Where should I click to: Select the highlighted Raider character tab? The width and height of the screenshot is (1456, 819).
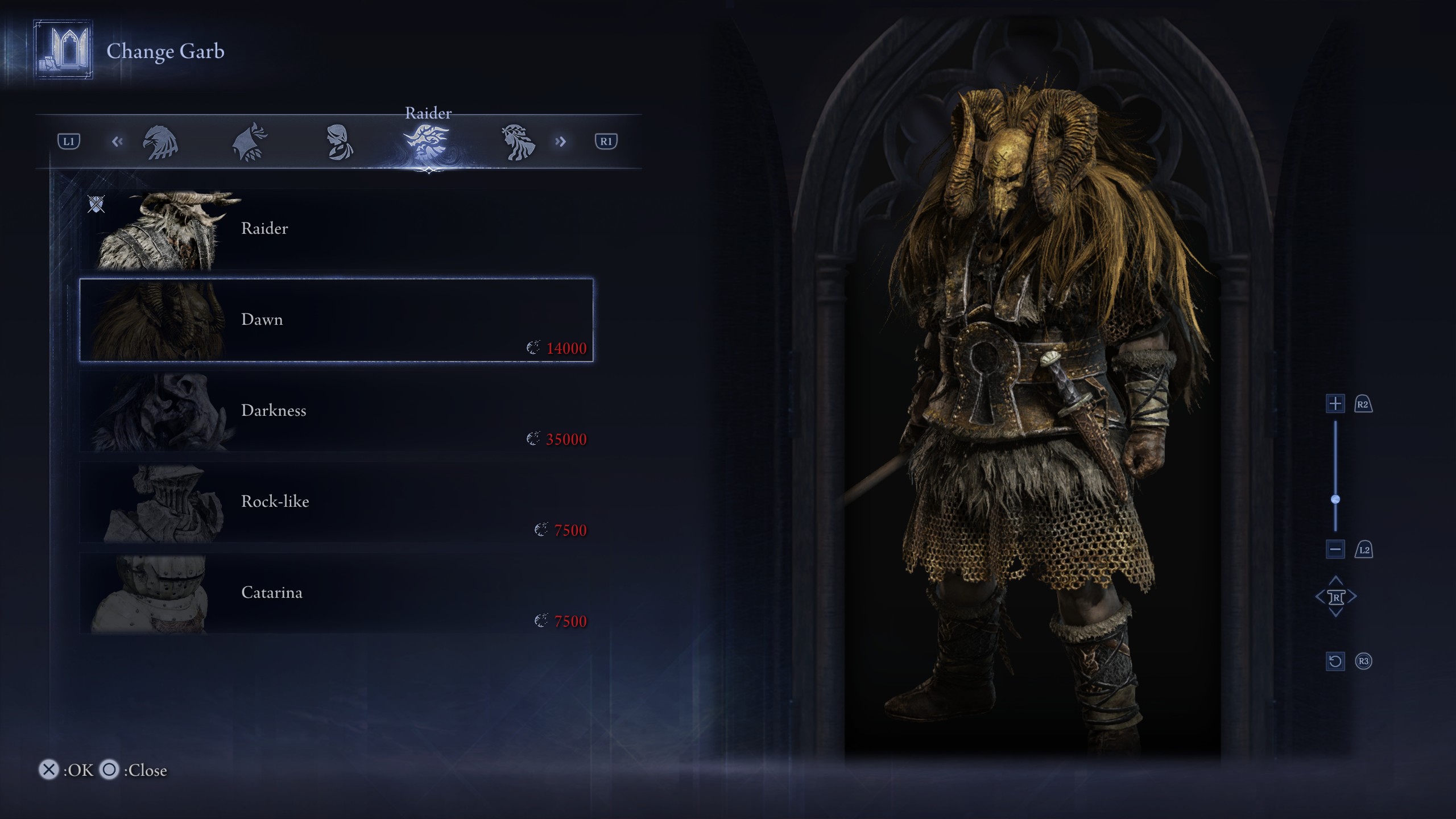click(x=428, y=142)
